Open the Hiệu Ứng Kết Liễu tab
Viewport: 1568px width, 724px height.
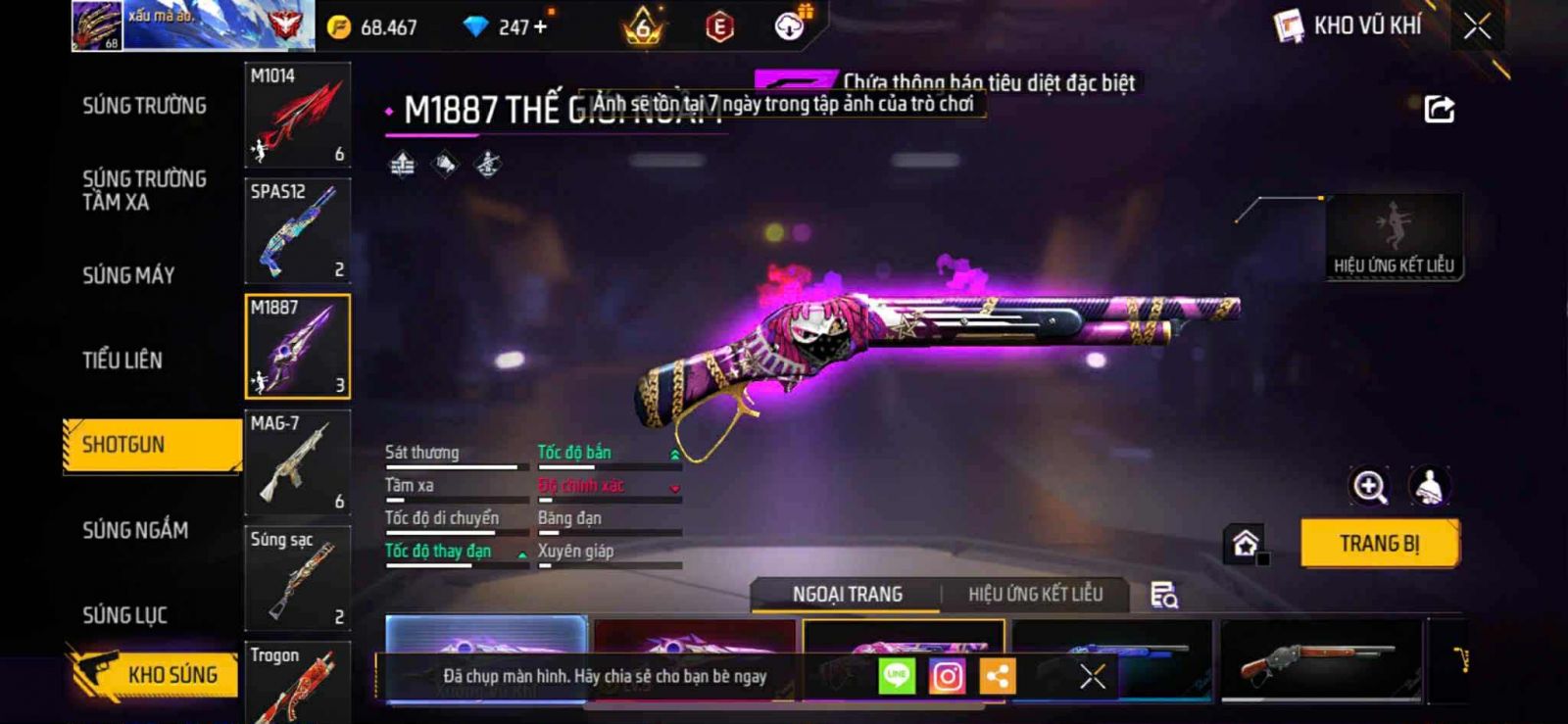[x=1035, y=595]
